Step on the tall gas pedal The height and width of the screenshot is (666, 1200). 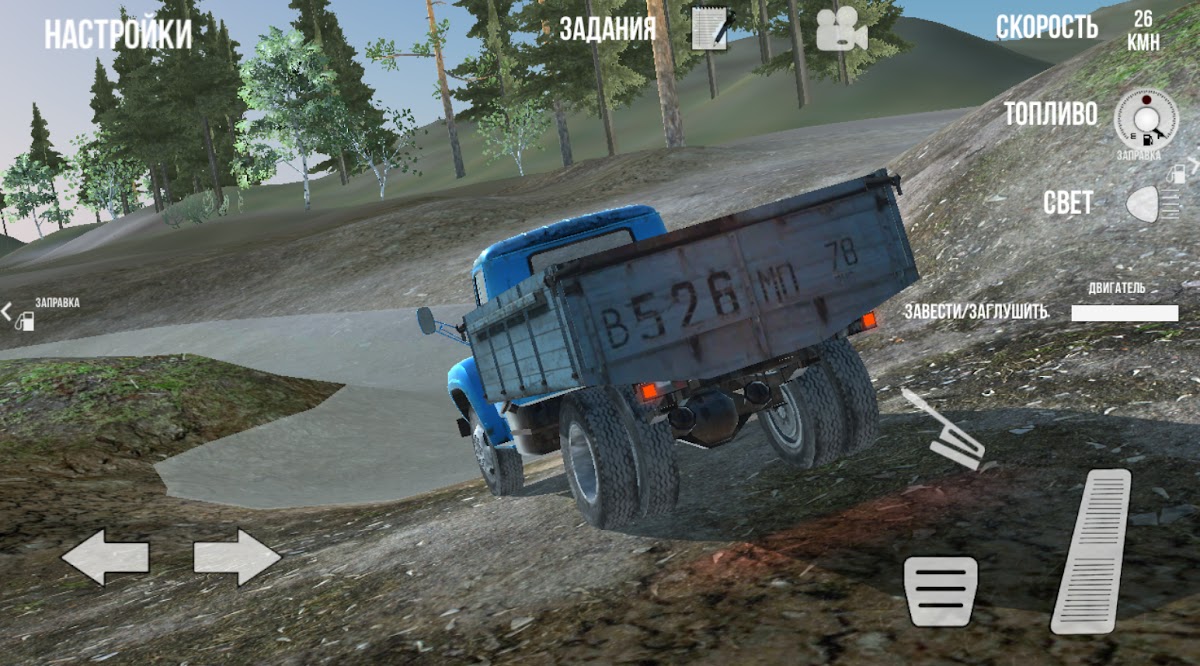point(1091,550)
